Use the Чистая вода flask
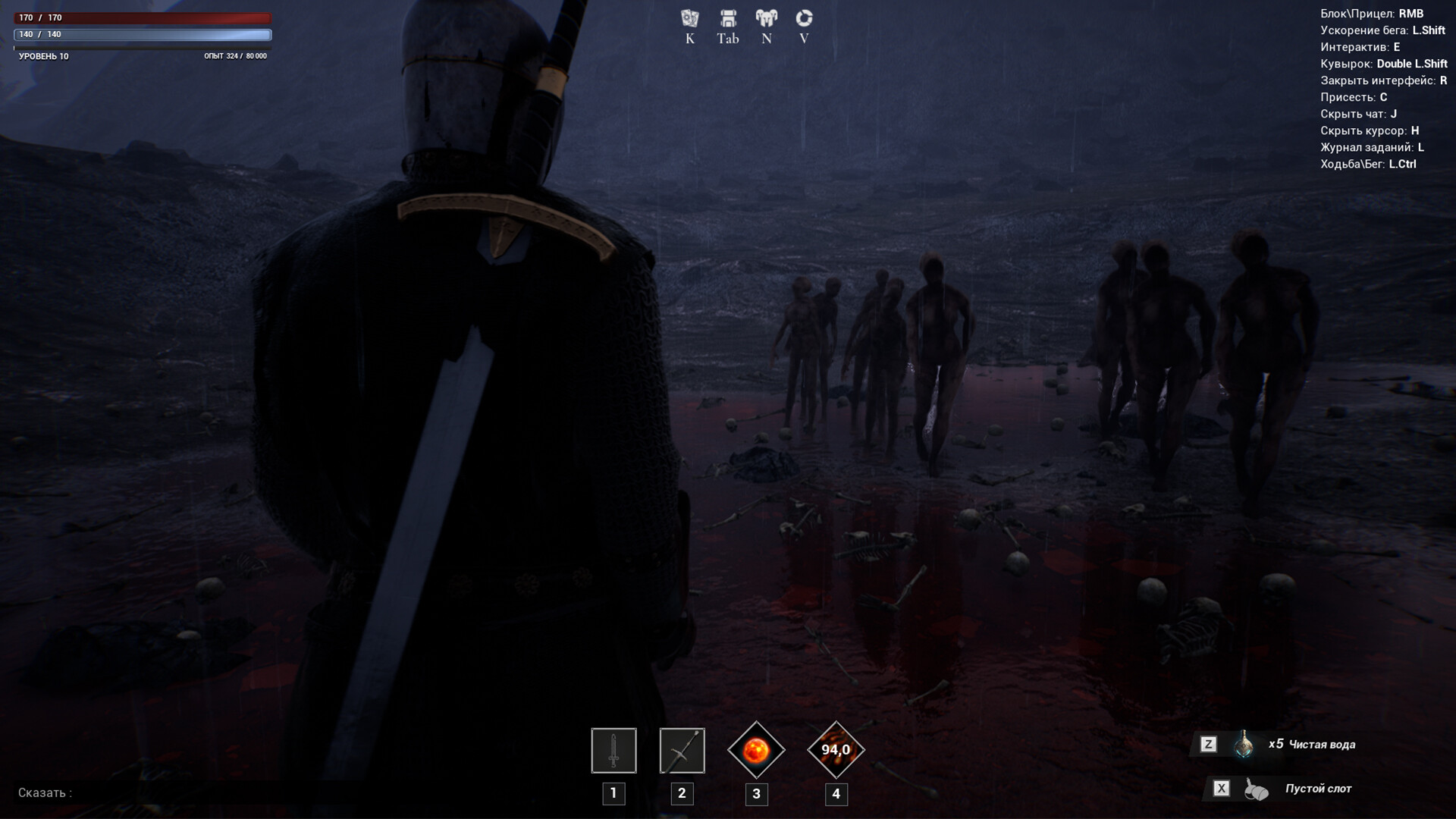This screenshot has width=1456, height=819. tap(1244, 745)
